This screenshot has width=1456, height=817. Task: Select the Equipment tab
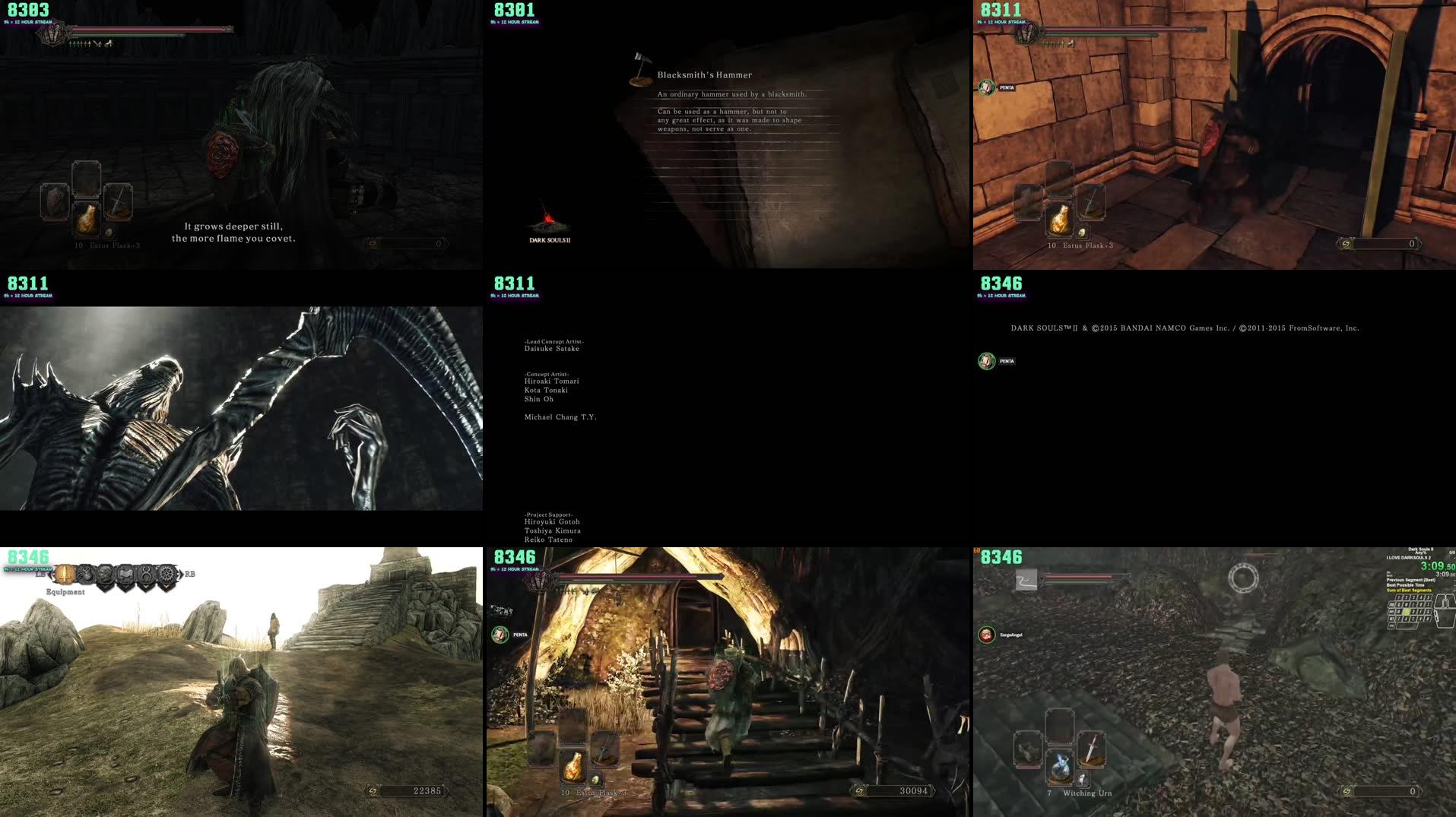click(x=66, y=592)
